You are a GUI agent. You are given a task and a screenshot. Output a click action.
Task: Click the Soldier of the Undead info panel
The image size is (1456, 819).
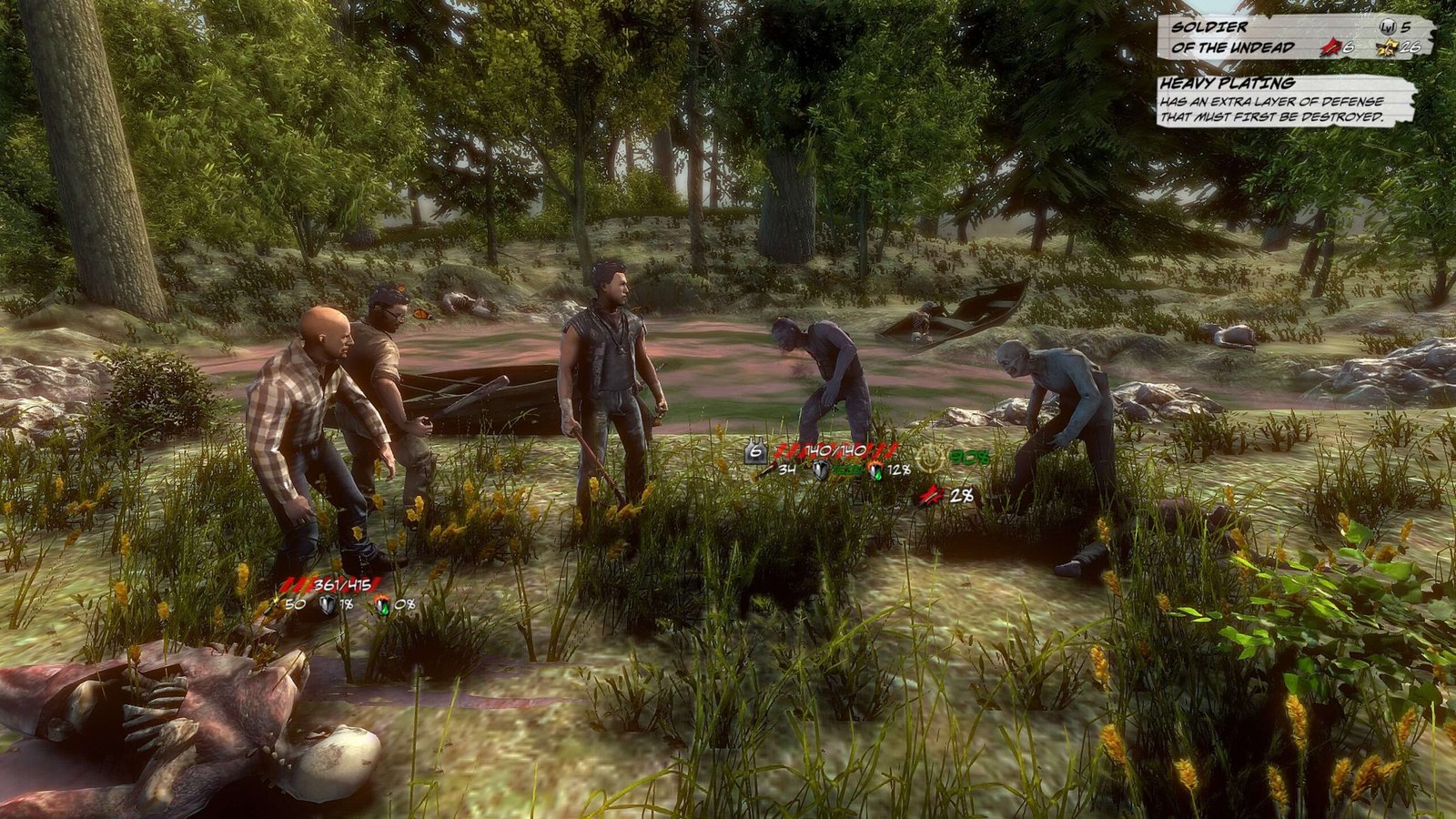1294,37
